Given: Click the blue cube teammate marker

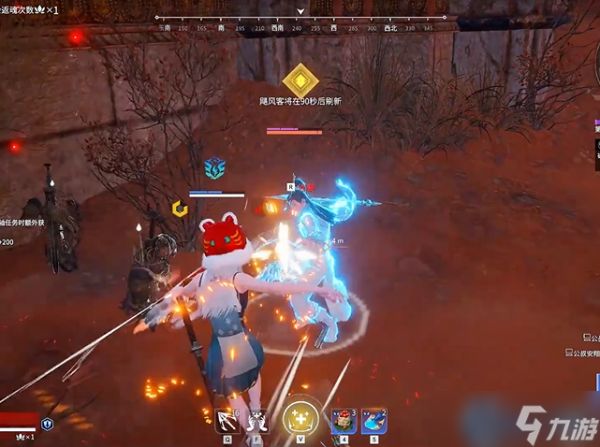Looking at the screenshot, I should point(215,168).
